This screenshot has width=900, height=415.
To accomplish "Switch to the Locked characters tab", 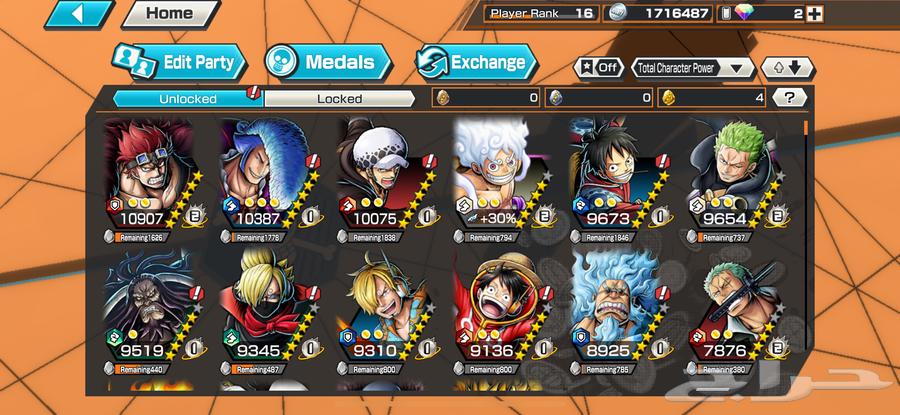I will 339,99.
